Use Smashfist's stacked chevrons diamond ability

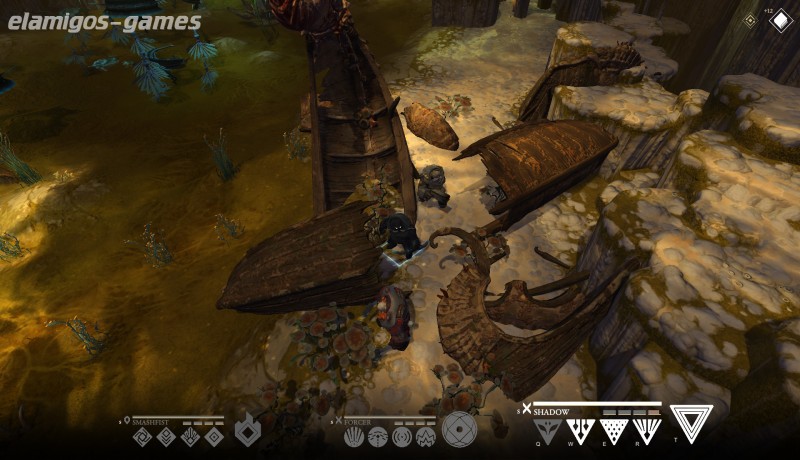click(166, 436)
